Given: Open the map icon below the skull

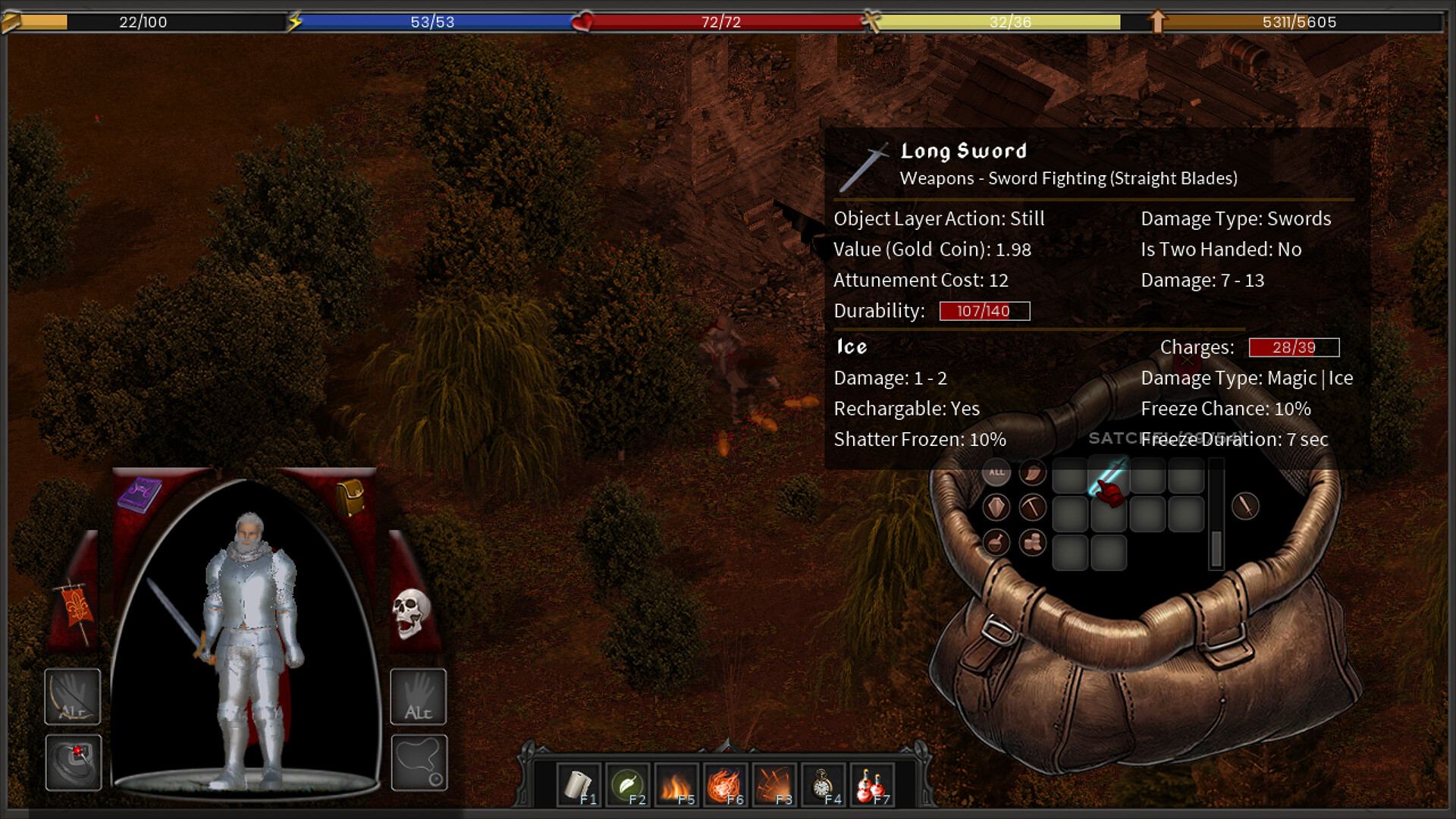Looking at the screenshot, I should click(419, 762).
